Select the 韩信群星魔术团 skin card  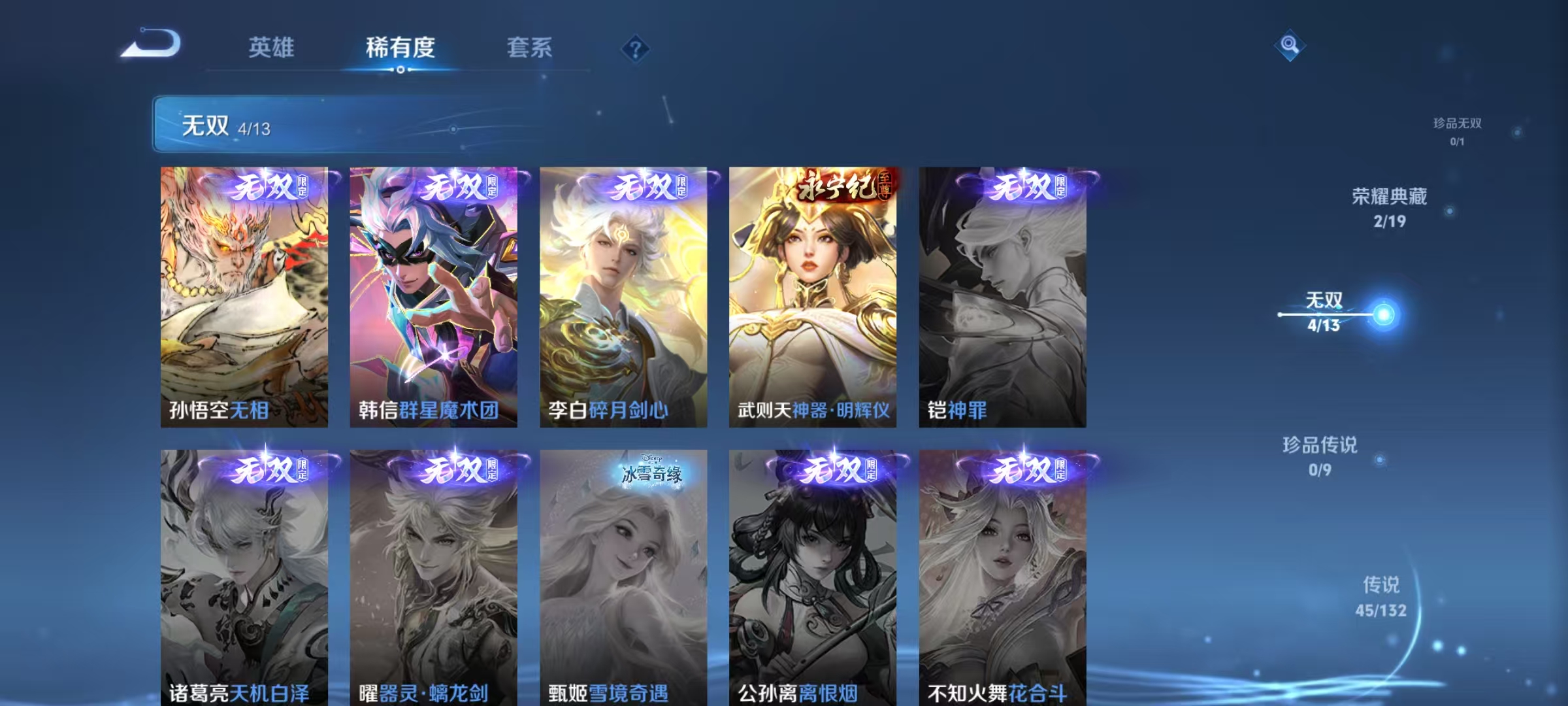click(432, 294)
